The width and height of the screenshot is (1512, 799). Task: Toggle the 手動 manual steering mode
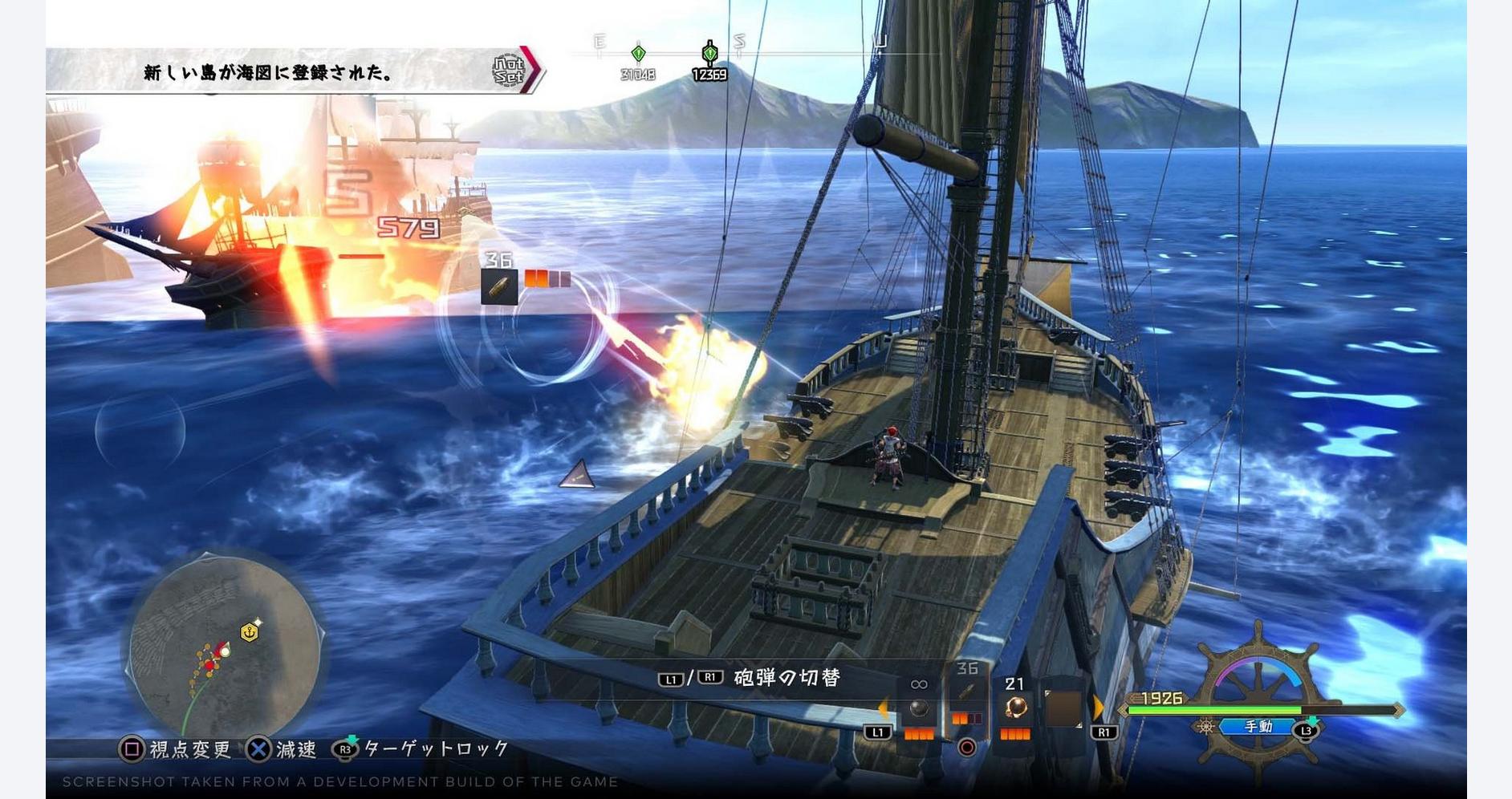pos(1258,727)
